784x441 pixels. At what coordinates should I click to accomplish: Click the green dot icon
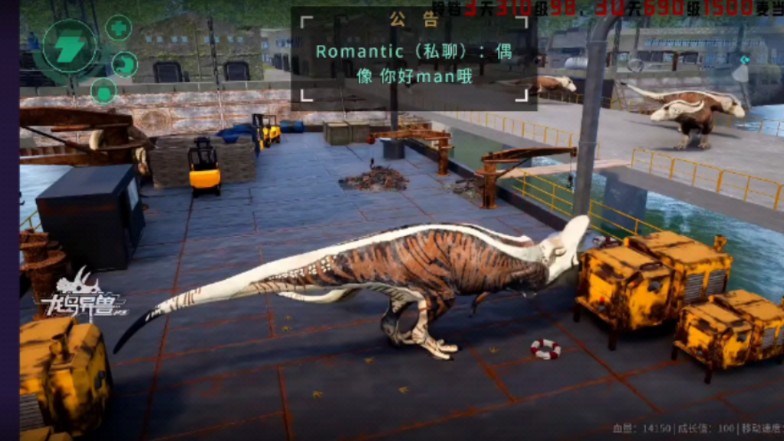pos(104,91)
